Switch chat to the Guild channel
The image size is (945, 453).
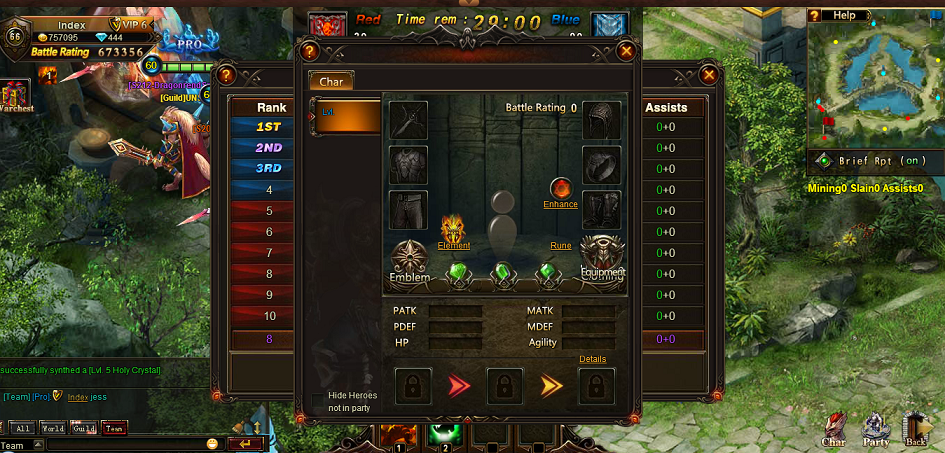(x=84, y=428)
